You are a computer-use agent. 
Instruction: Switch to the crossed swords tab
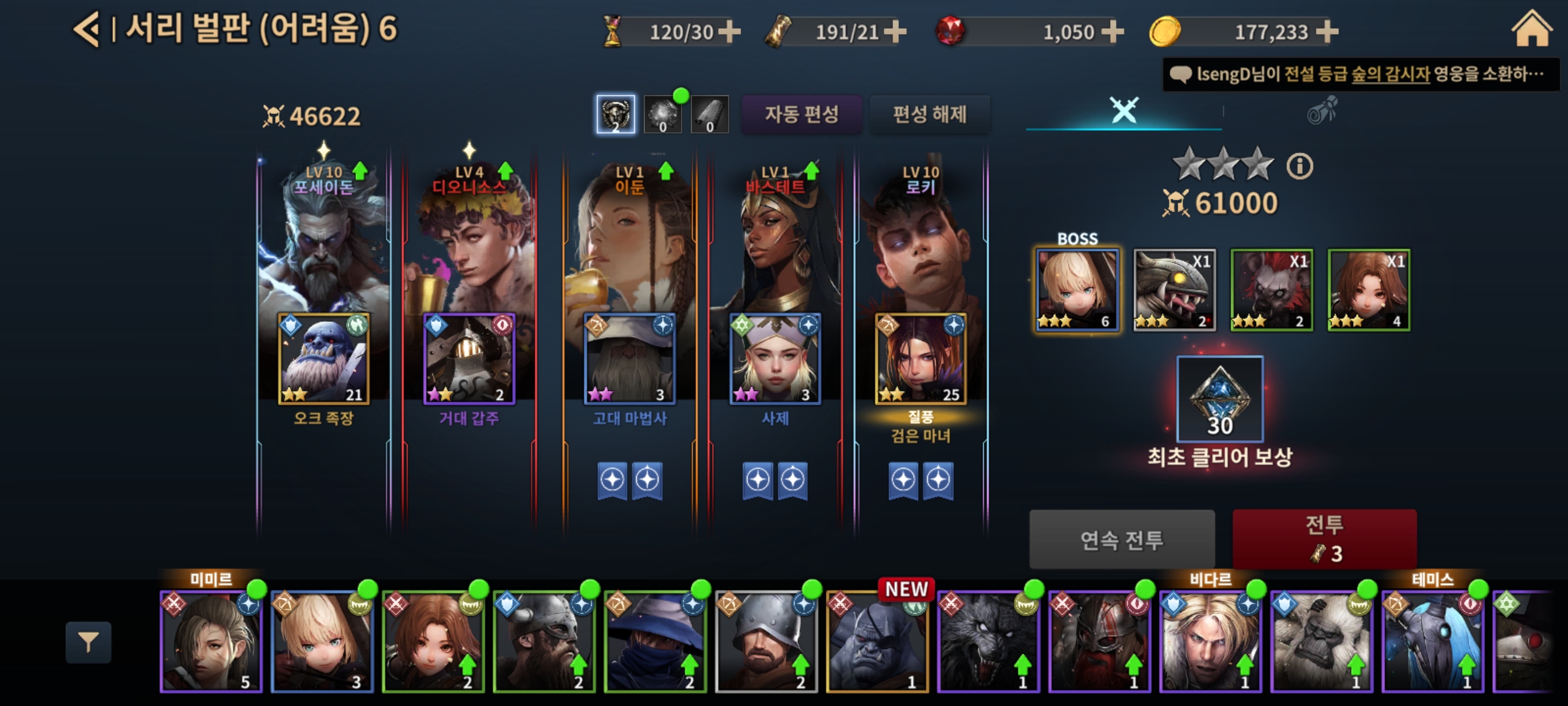(x=1124, y=110)
